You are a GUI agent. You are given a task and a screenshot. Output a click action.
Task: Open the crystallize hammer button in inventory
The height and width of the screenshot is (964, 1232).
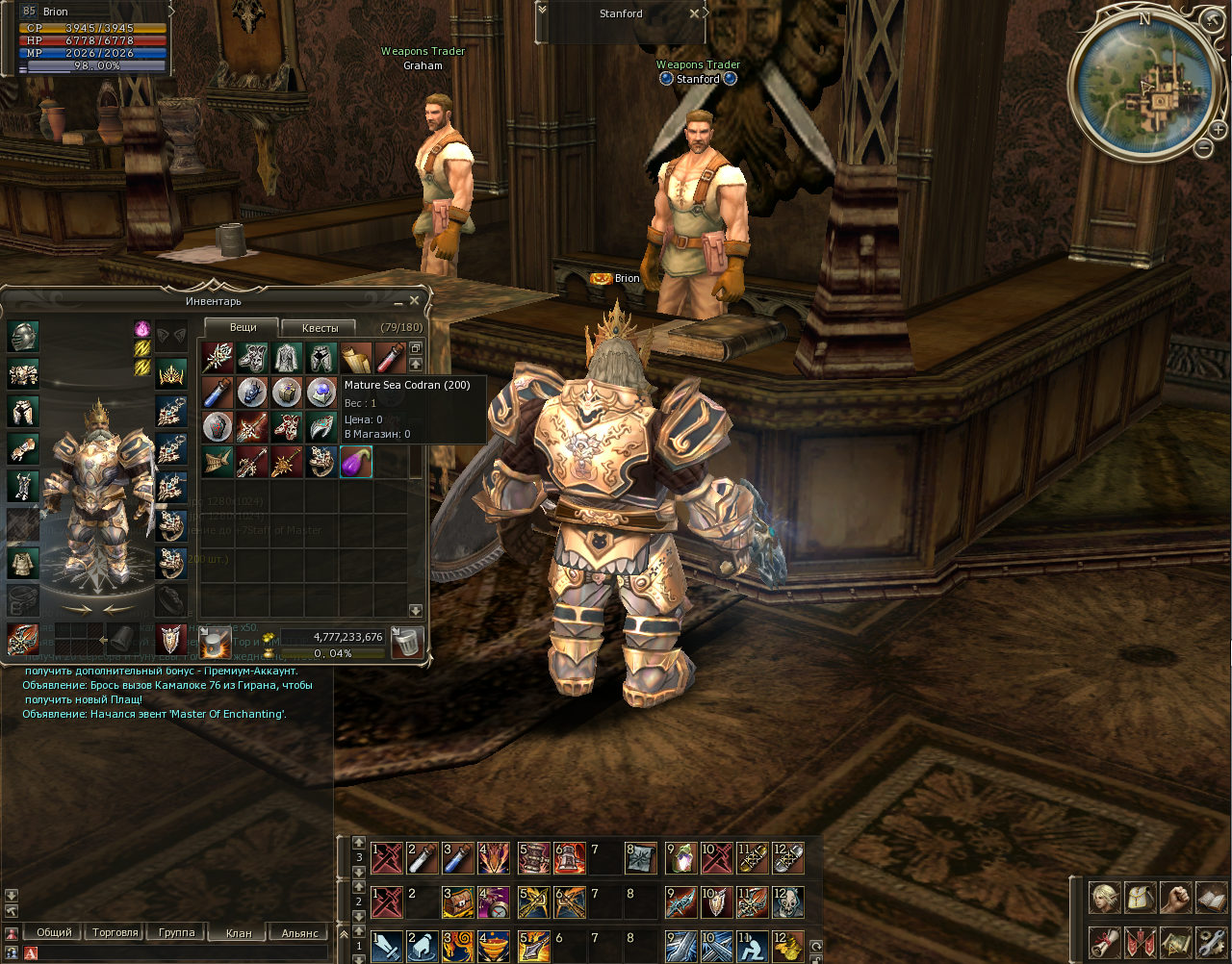216,642
